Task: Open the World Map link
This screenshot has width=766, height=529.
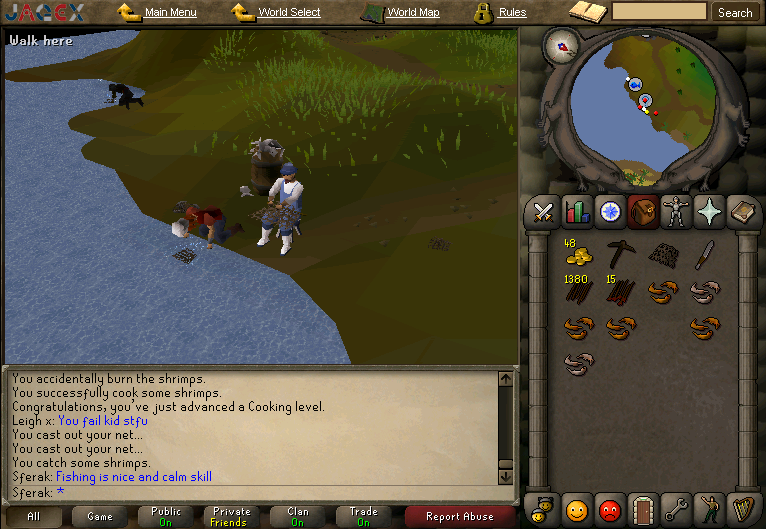Action: 412,13
